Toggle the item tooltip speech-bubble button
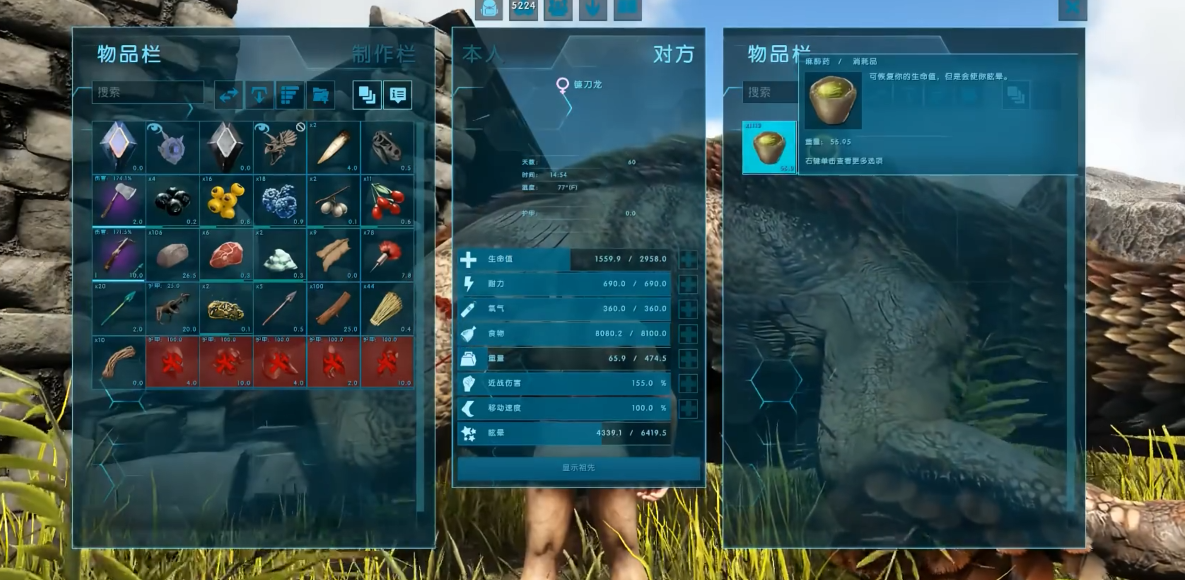1185x580 pixels. coord(398,95)
